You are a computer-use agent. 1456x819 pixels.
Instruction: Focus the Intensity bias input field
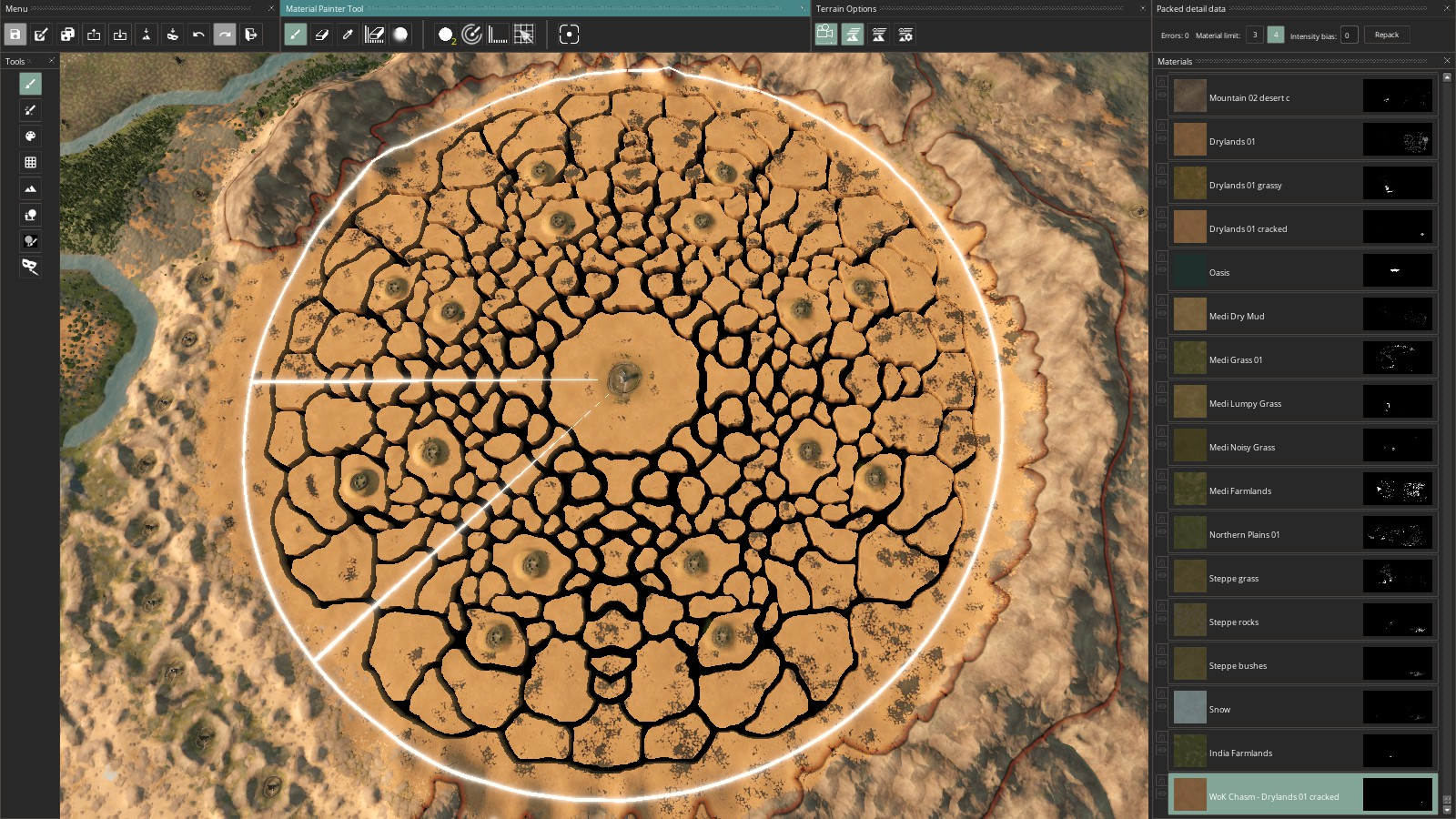(1349, 35)
